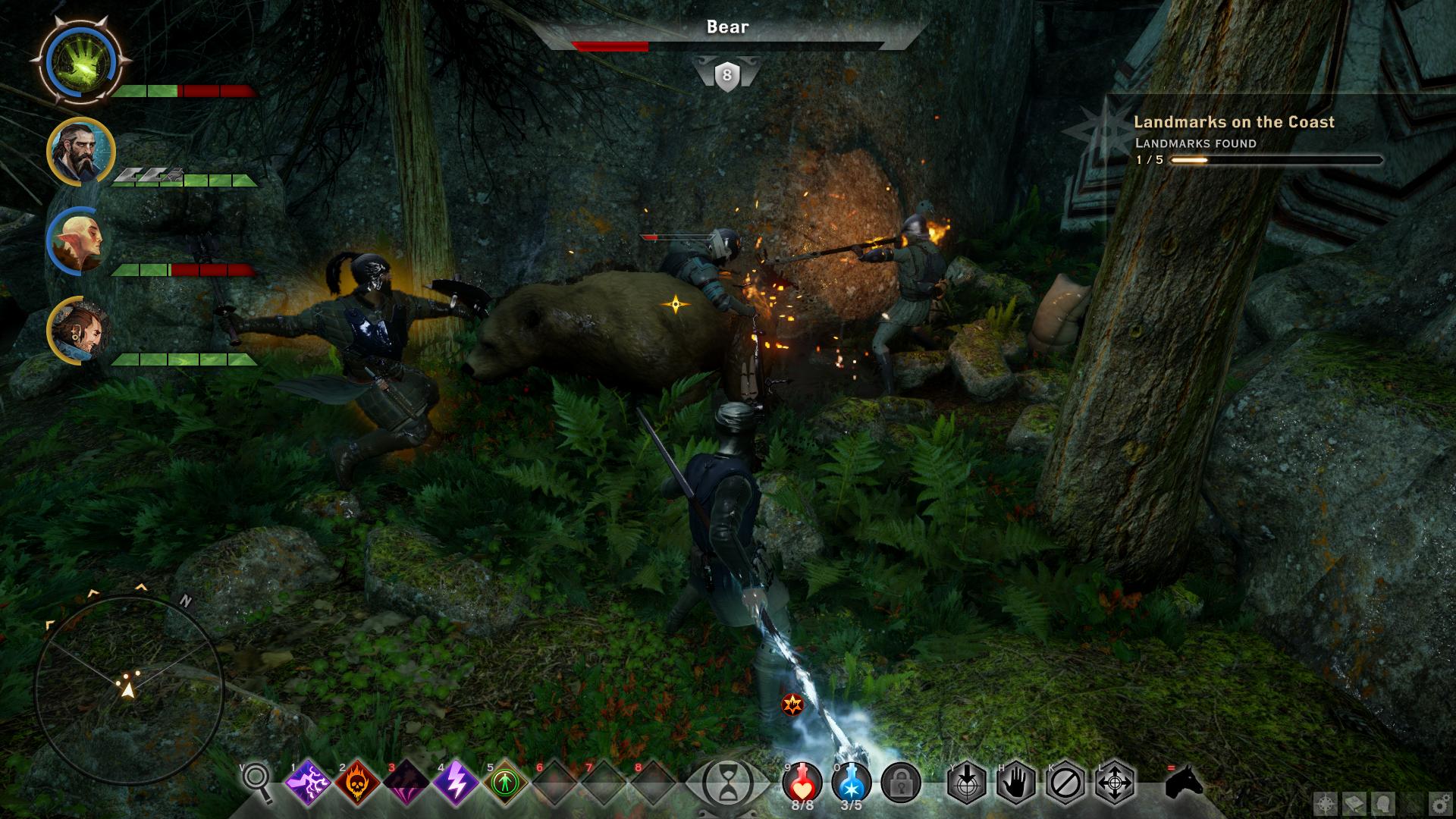Use the blue potion flask
Image resolution: width=1456 pixels, height=819 pixels.
[851, 783]
